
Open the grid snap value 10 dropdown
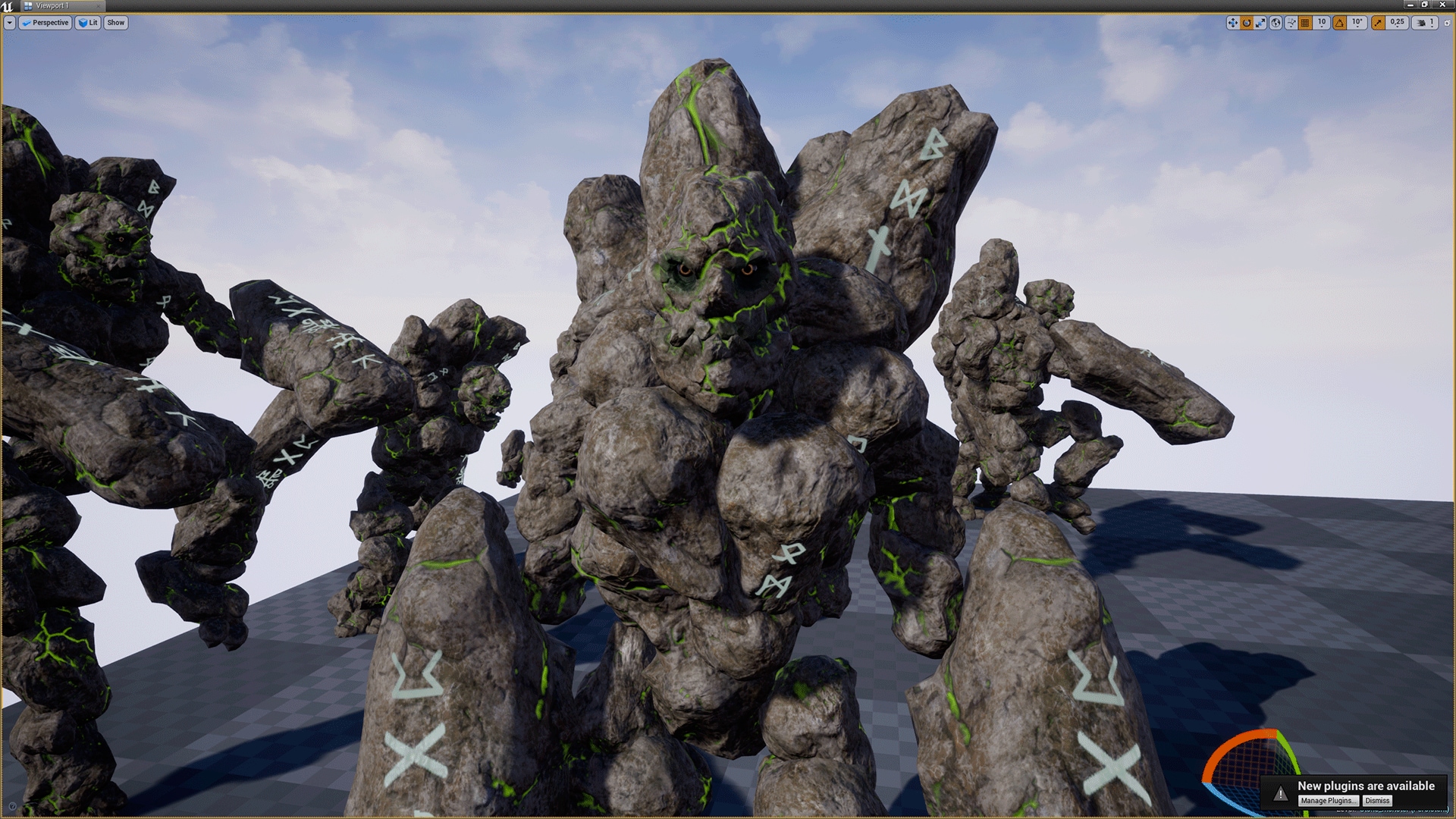click(1322, 23)
